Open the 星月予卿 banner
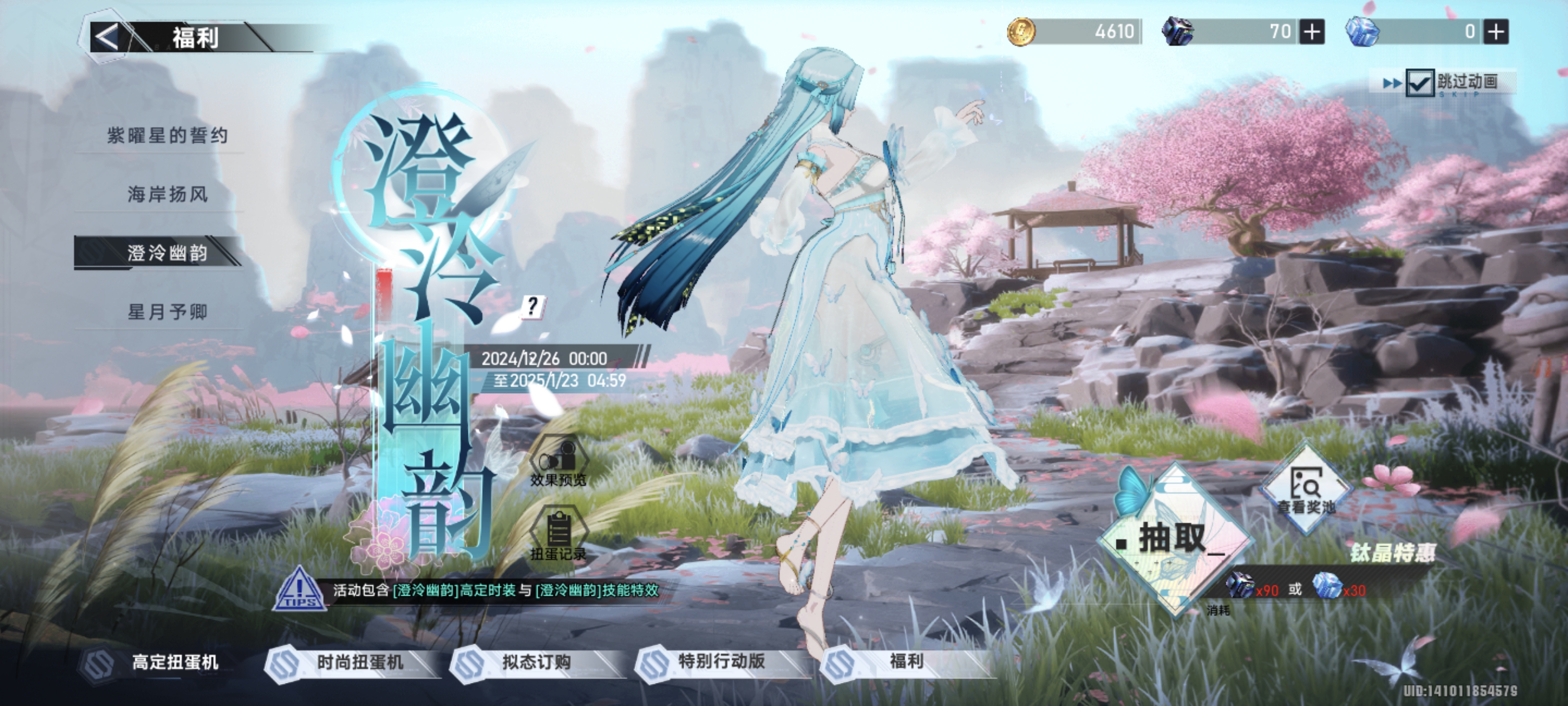The image size is (1568, 706). point(168,312)
